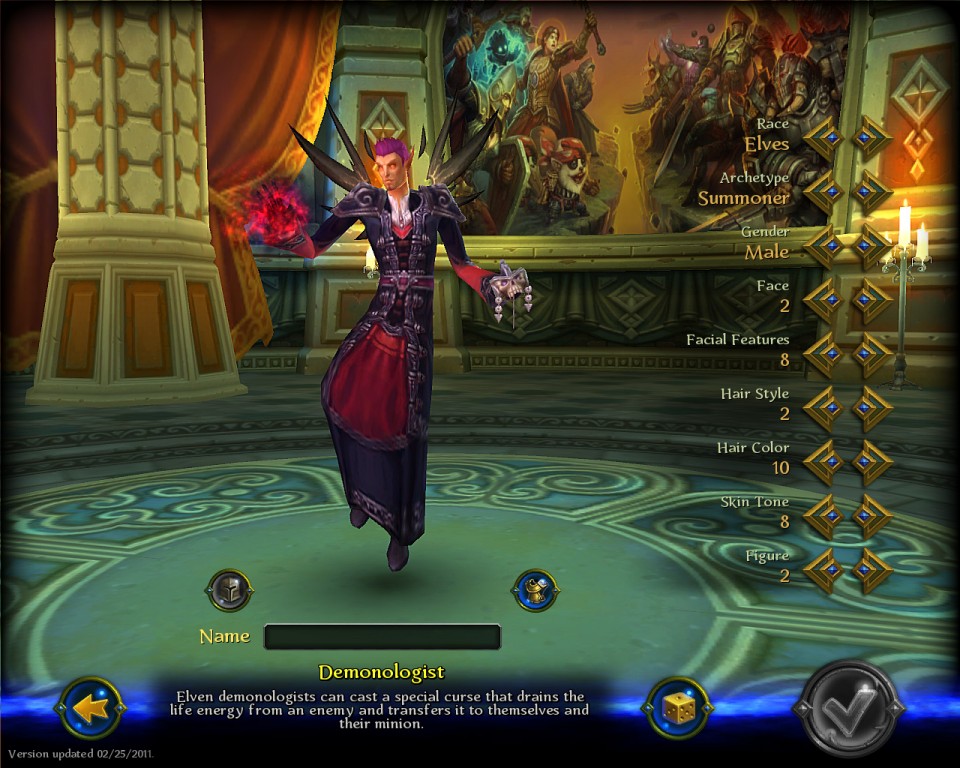Go back with the yellow arrow button
This screenshot has width=960, height=768.
(92, 708)
